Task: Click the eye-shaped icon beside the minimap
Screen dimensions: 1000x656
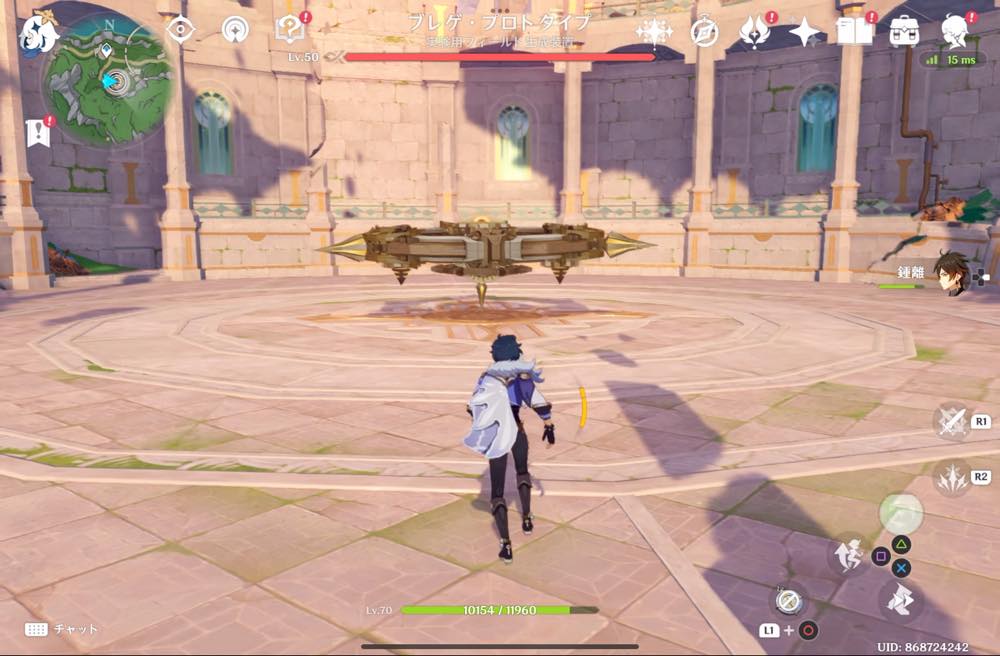Action: pyautogui.click(x=180, y=29)
